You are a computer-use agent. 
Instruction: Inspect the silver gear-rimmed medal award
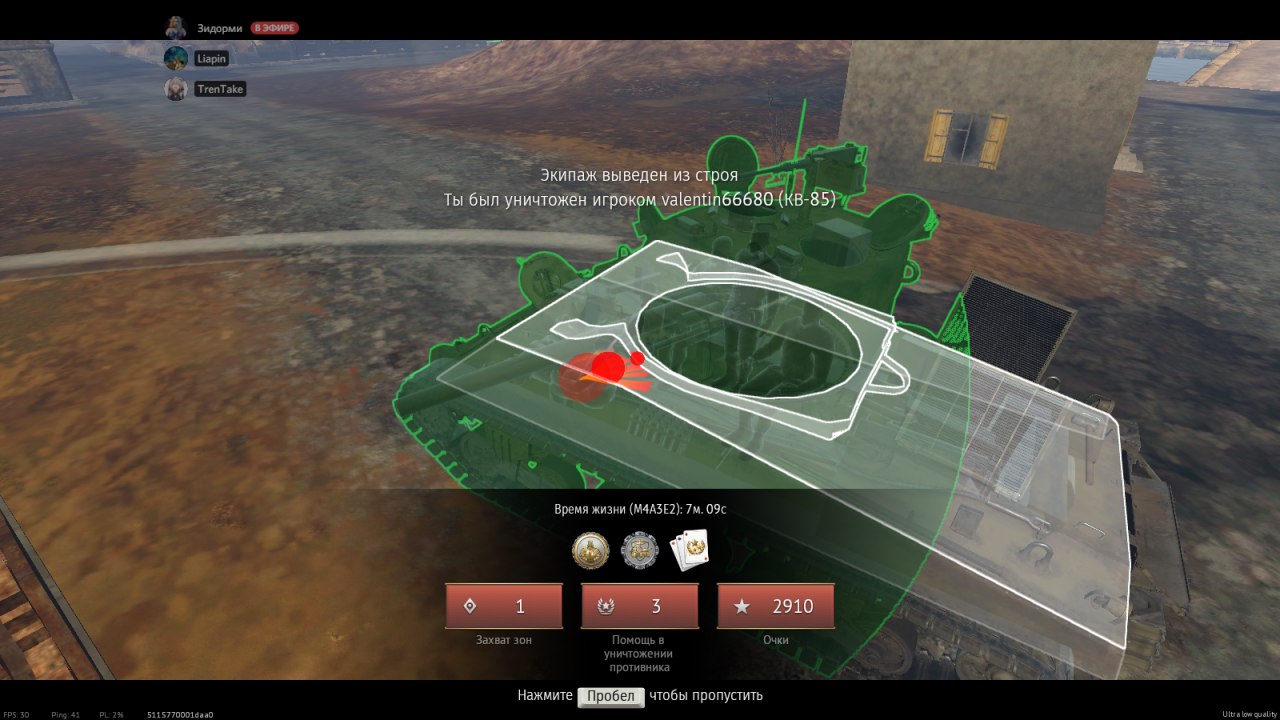[x=640, y=549]
